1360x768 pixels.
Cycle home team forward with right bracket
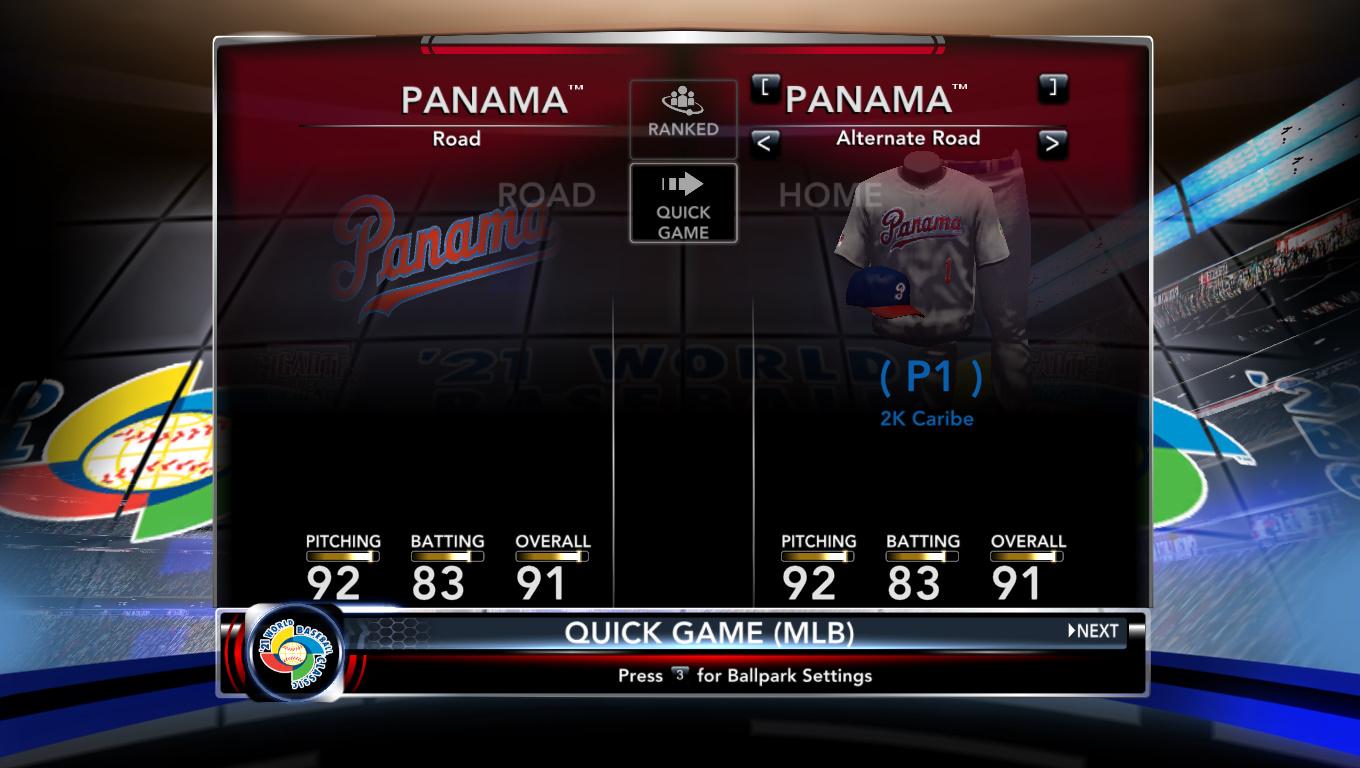[1051, 87]
